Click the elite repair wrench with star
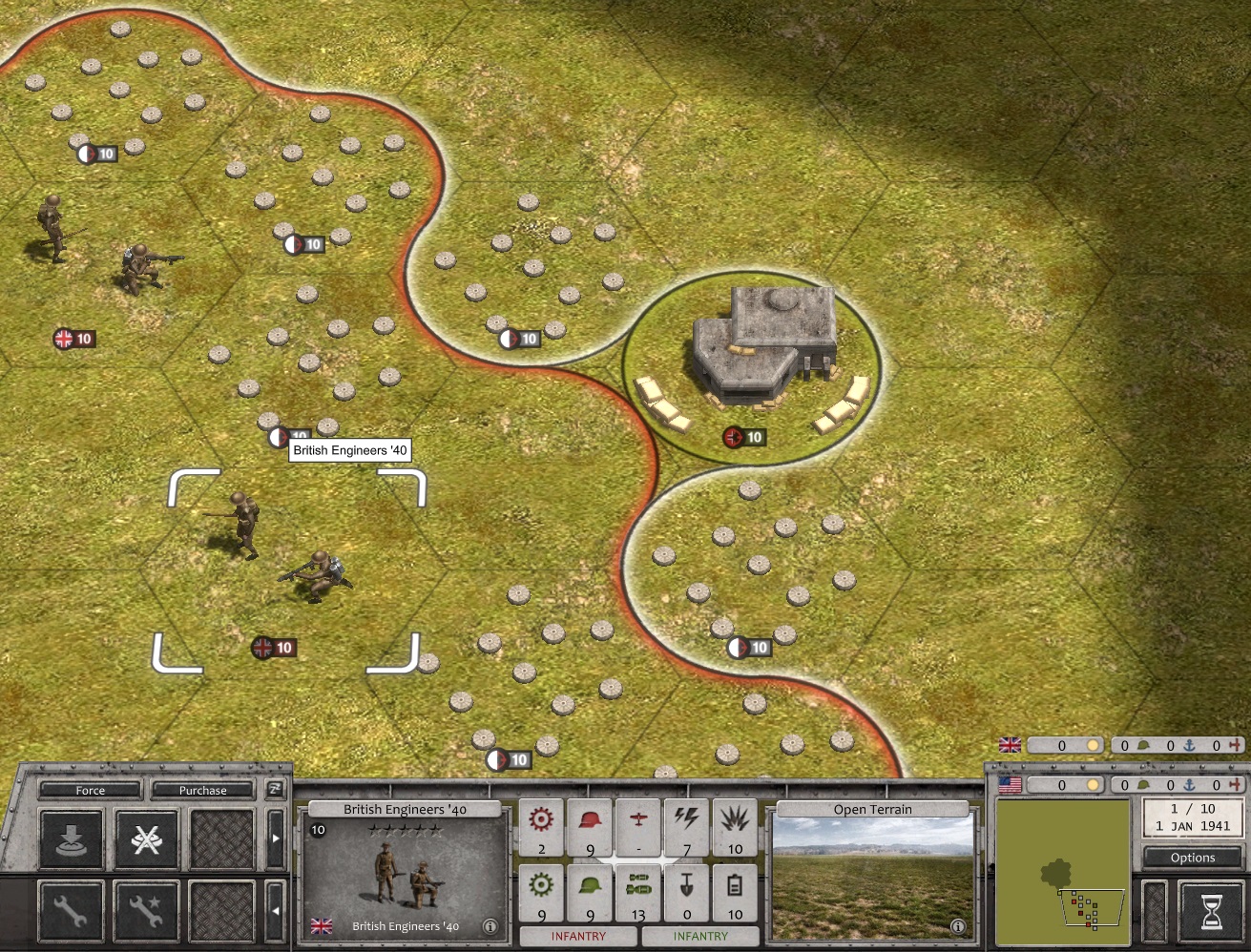 (x=148, y=909)
